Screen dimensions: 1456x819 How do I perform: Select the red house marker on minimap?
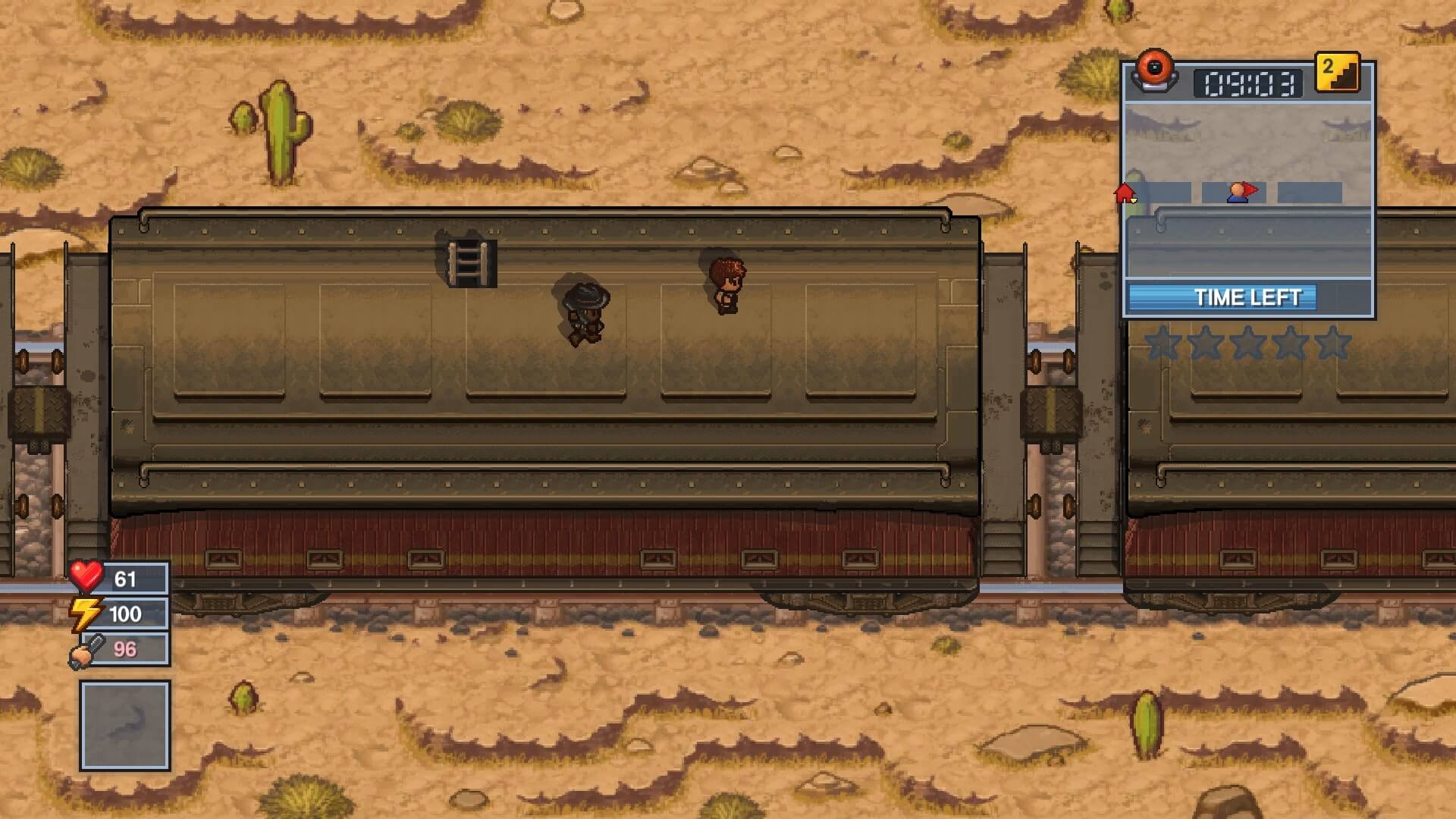1125,193
